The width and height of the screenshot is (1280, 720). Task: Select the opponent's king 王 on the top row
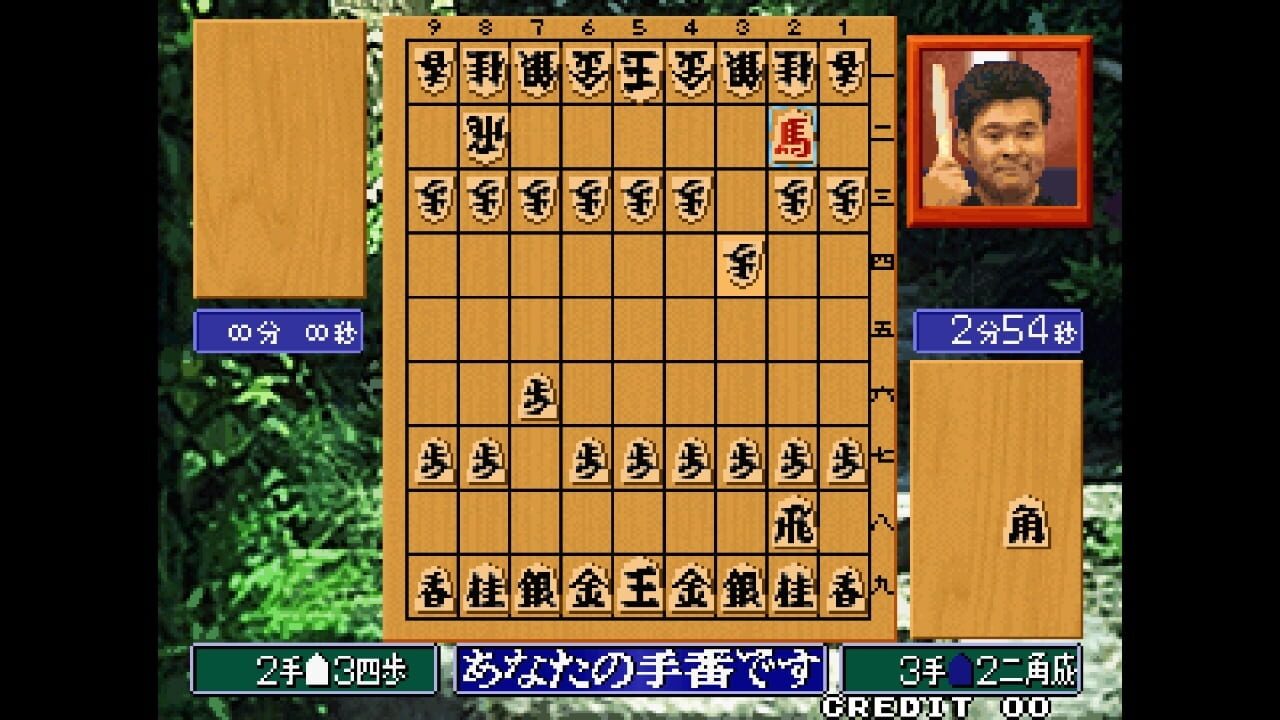point(637,70)
